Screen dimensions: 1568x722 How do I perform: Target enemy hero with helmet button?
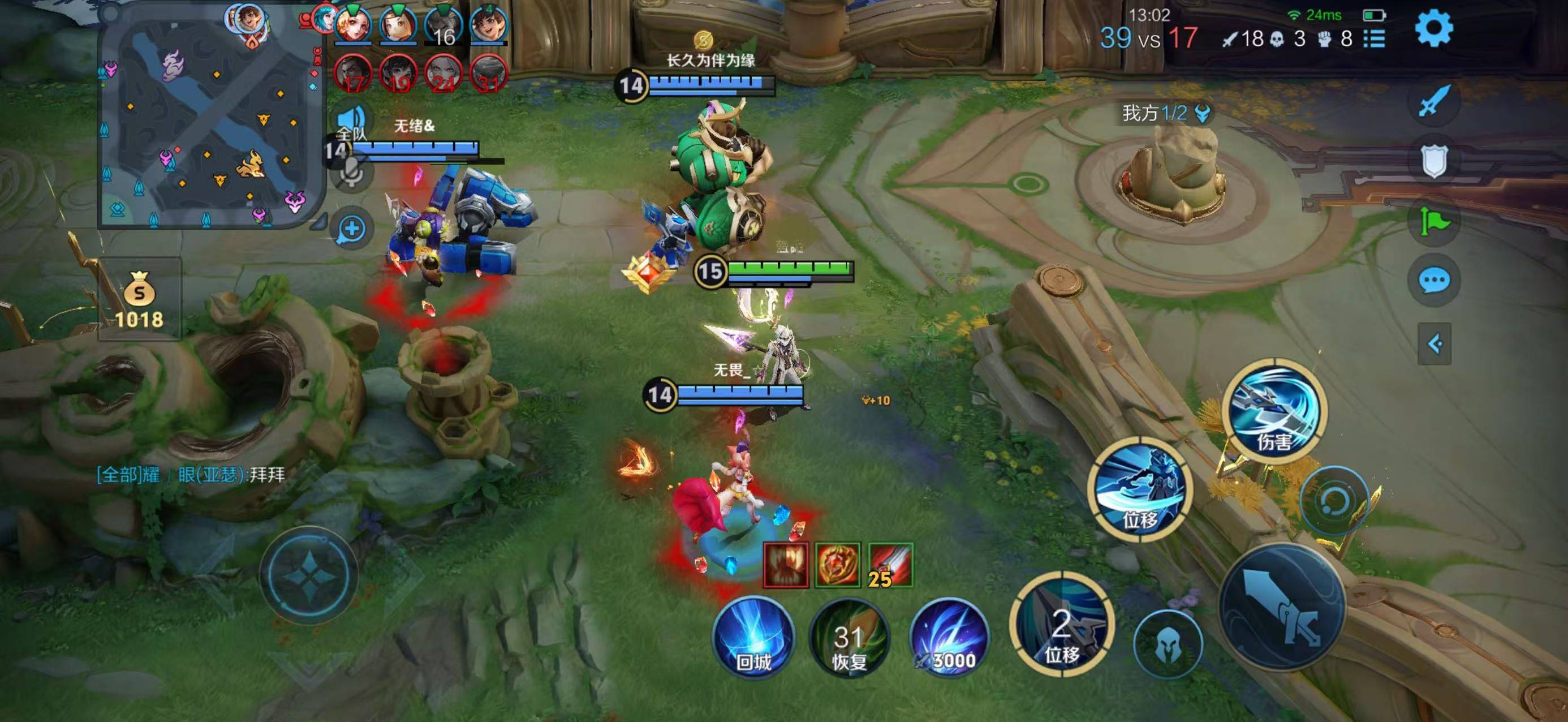pyautogui.click(x=1168, y=644)
